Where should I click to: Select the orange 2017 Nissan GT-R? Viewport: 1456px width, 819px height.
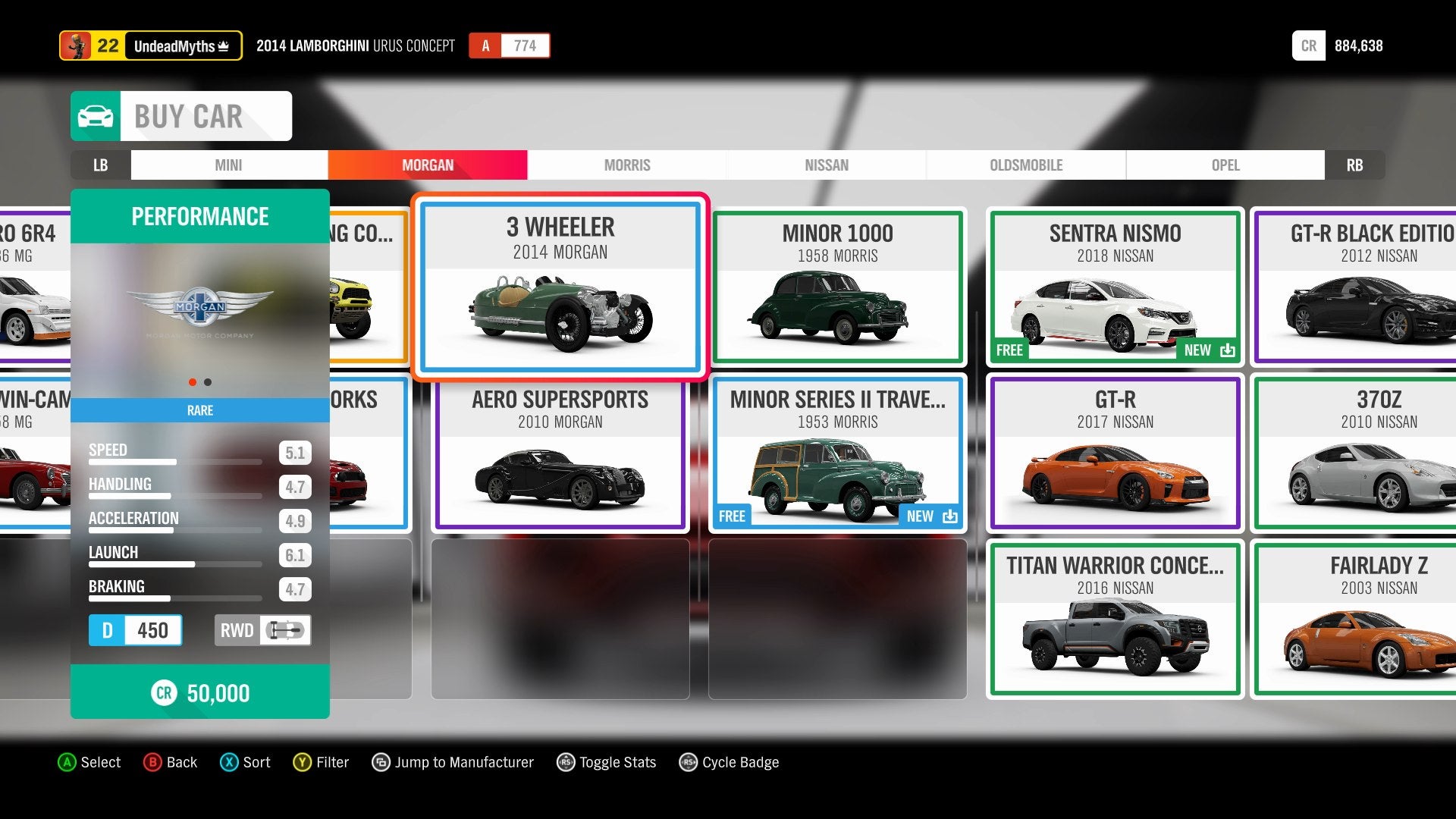tap(1115, 454)
